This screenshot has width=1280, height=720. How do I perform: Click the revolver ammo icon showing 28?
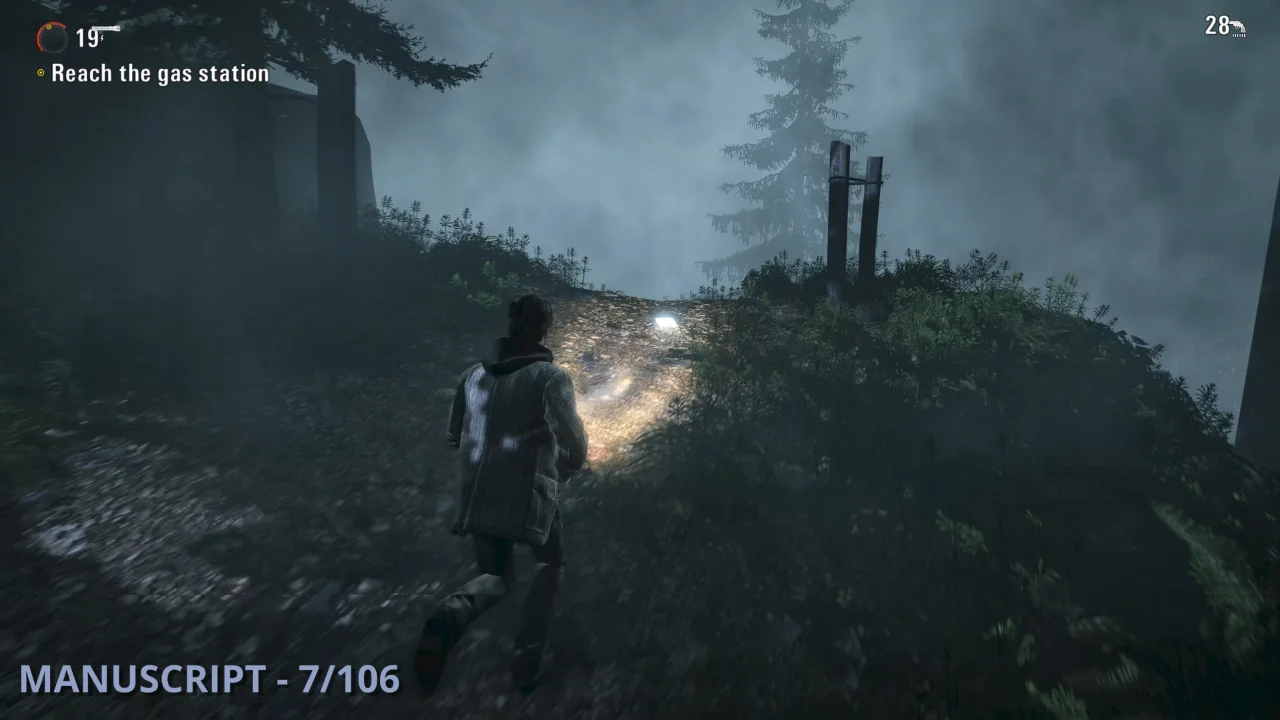click(x=1238, y=25)
